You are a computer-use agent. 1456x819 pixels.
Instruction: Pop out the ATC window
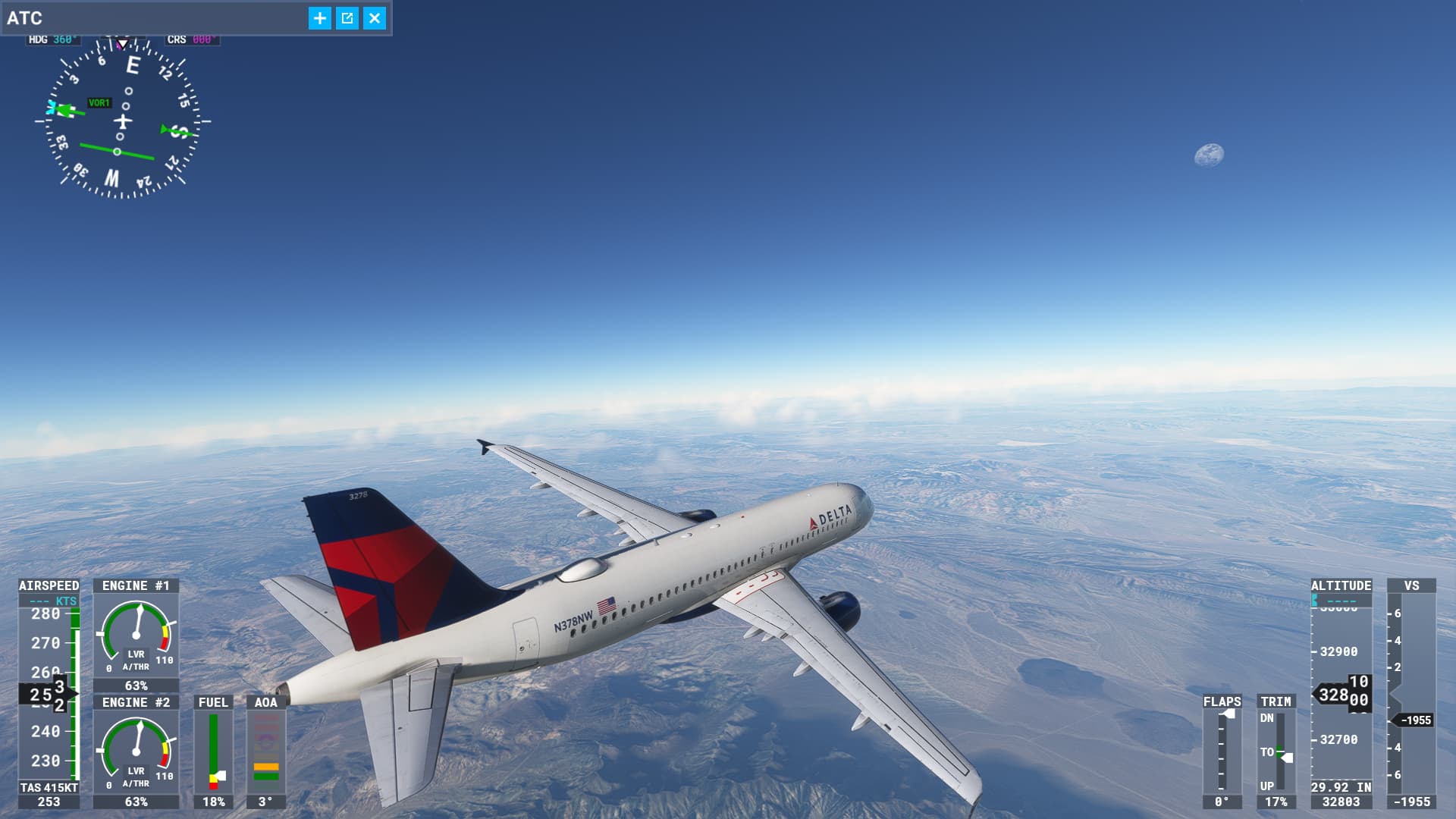[347, 18]
